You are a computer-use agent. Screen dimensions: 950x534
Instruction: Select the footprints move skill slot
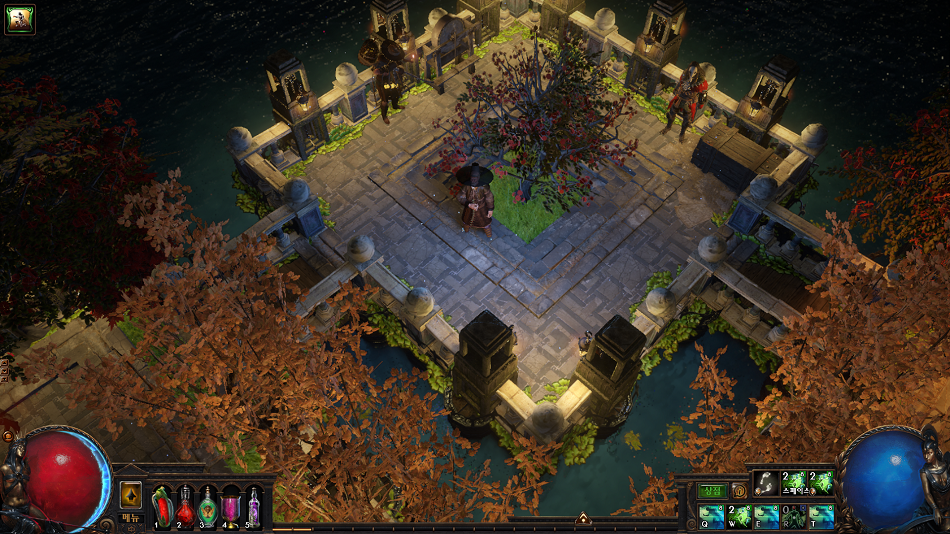(x=766, y=482)
